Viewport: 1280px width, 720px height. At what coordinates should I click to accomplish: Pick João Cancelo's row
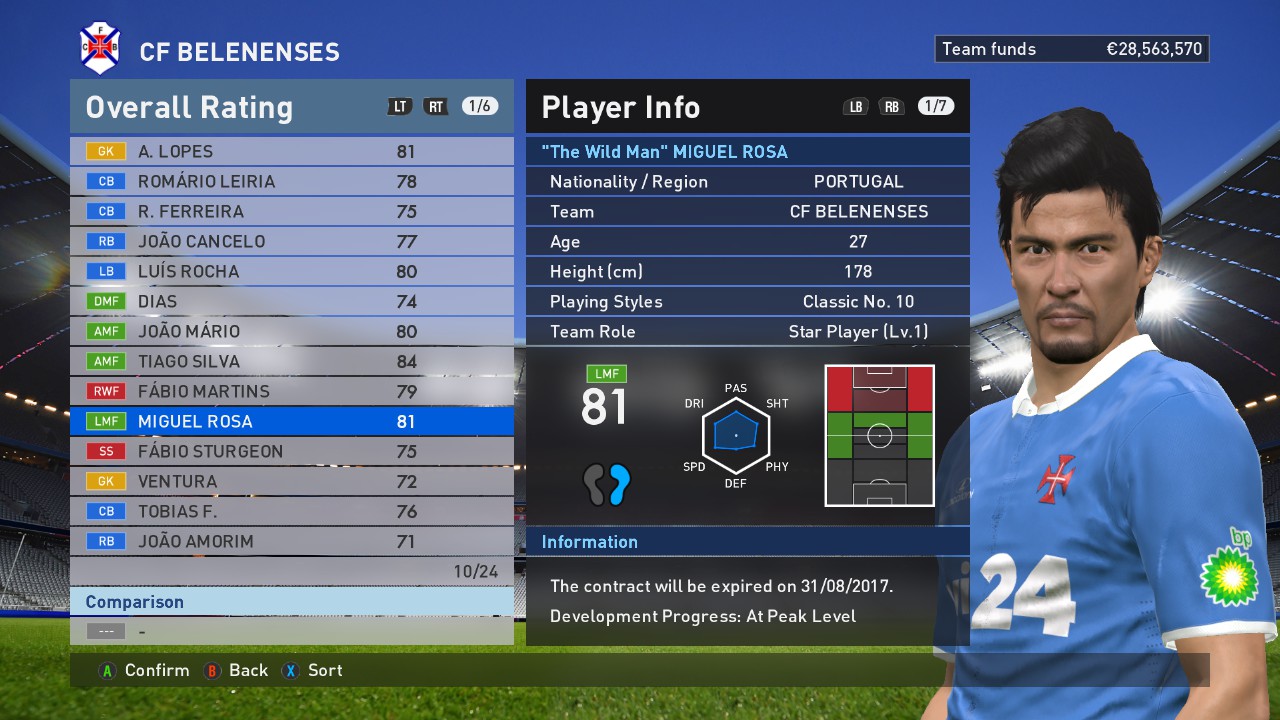(290, 242)
